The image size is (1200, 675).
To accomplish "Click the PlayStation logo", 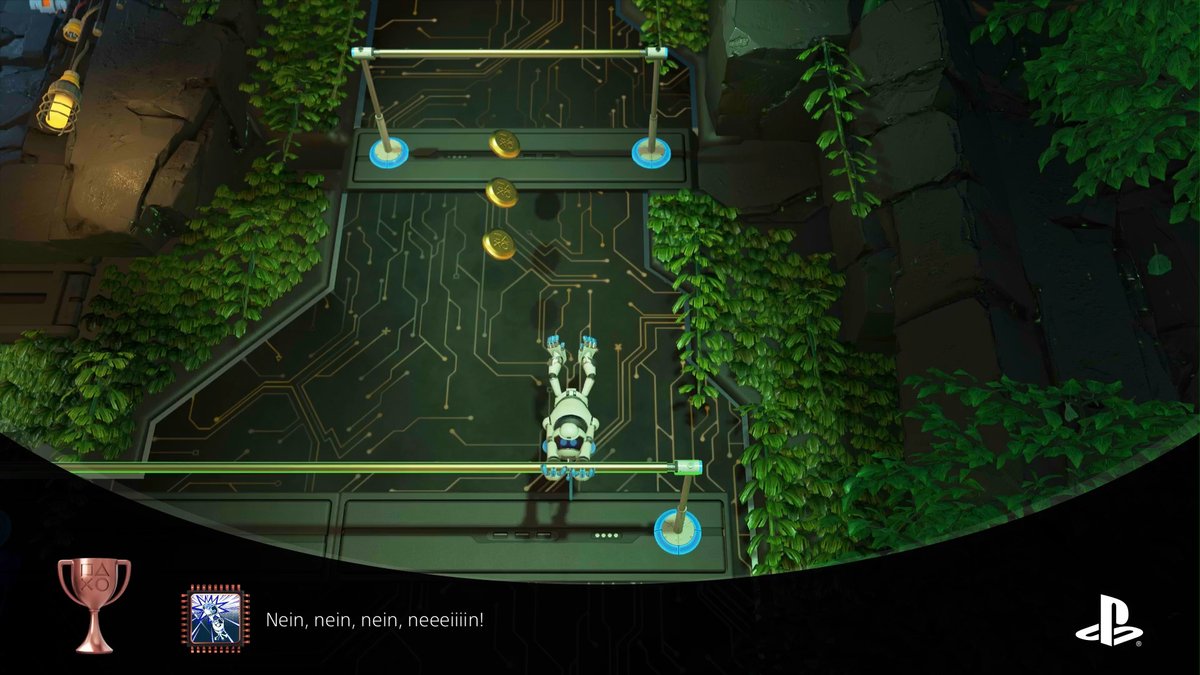I will (x=1108, y=620).
